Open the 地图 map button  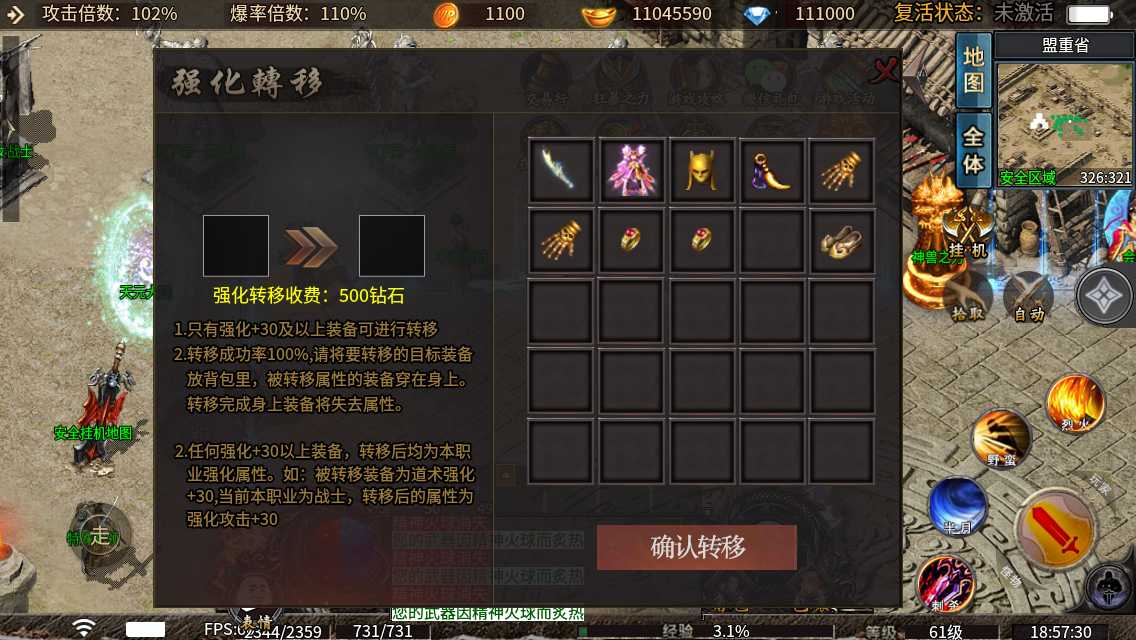click(973, 70)
